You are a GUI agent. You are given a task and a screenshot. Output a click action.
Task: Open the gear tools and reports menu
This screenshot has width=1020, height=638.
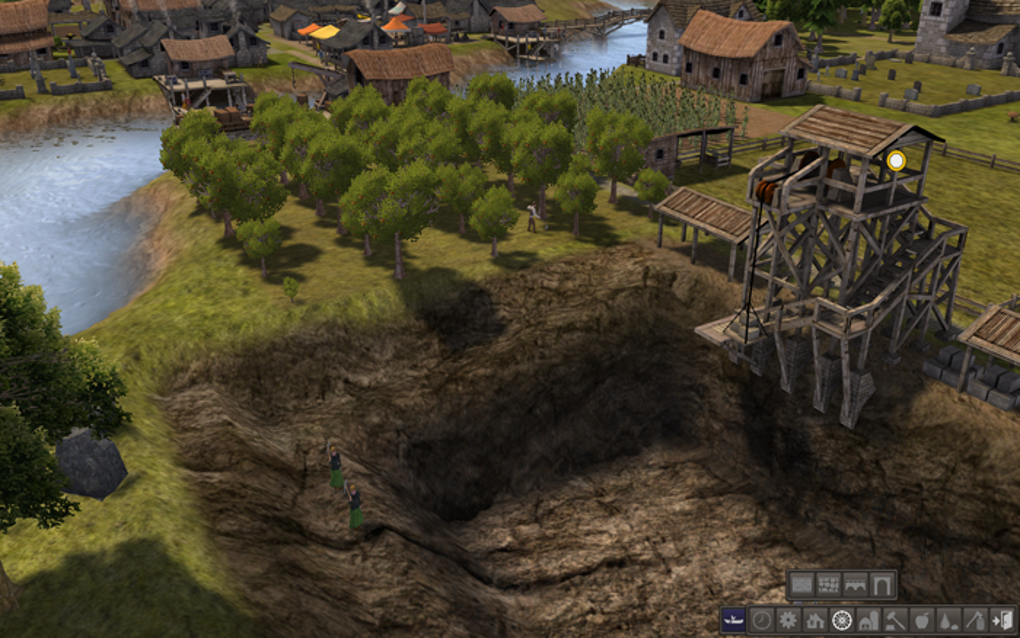pos(788,620)
